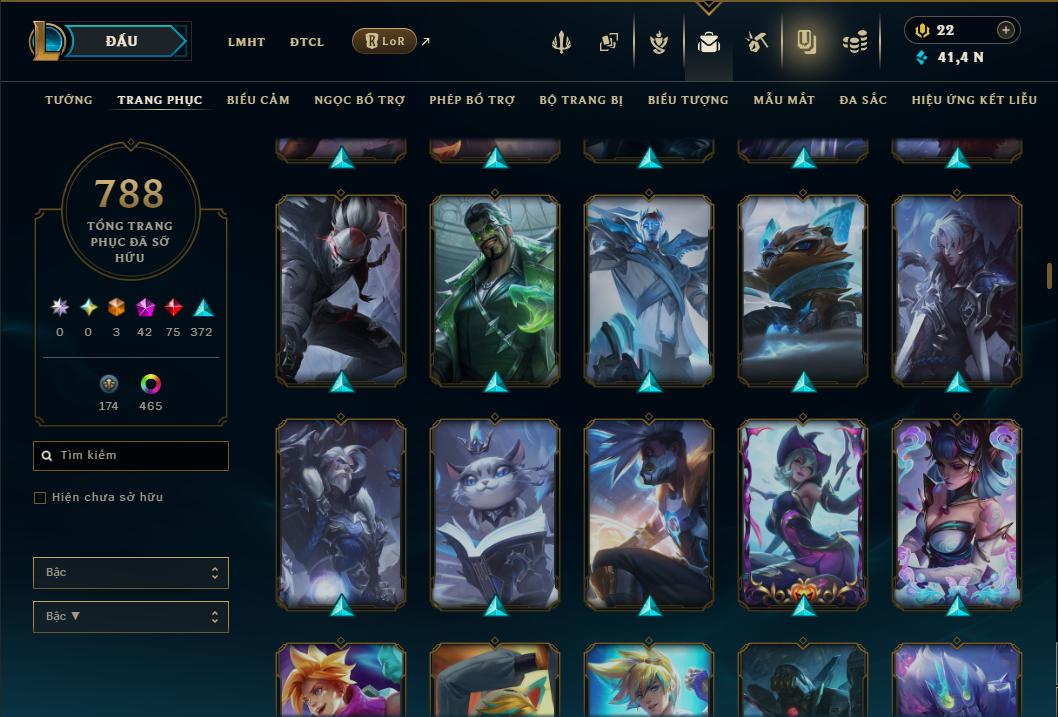Switch to the TƯỚNG tab
1058x717 pixels.
pyautogui.click(x=69, y=100)
